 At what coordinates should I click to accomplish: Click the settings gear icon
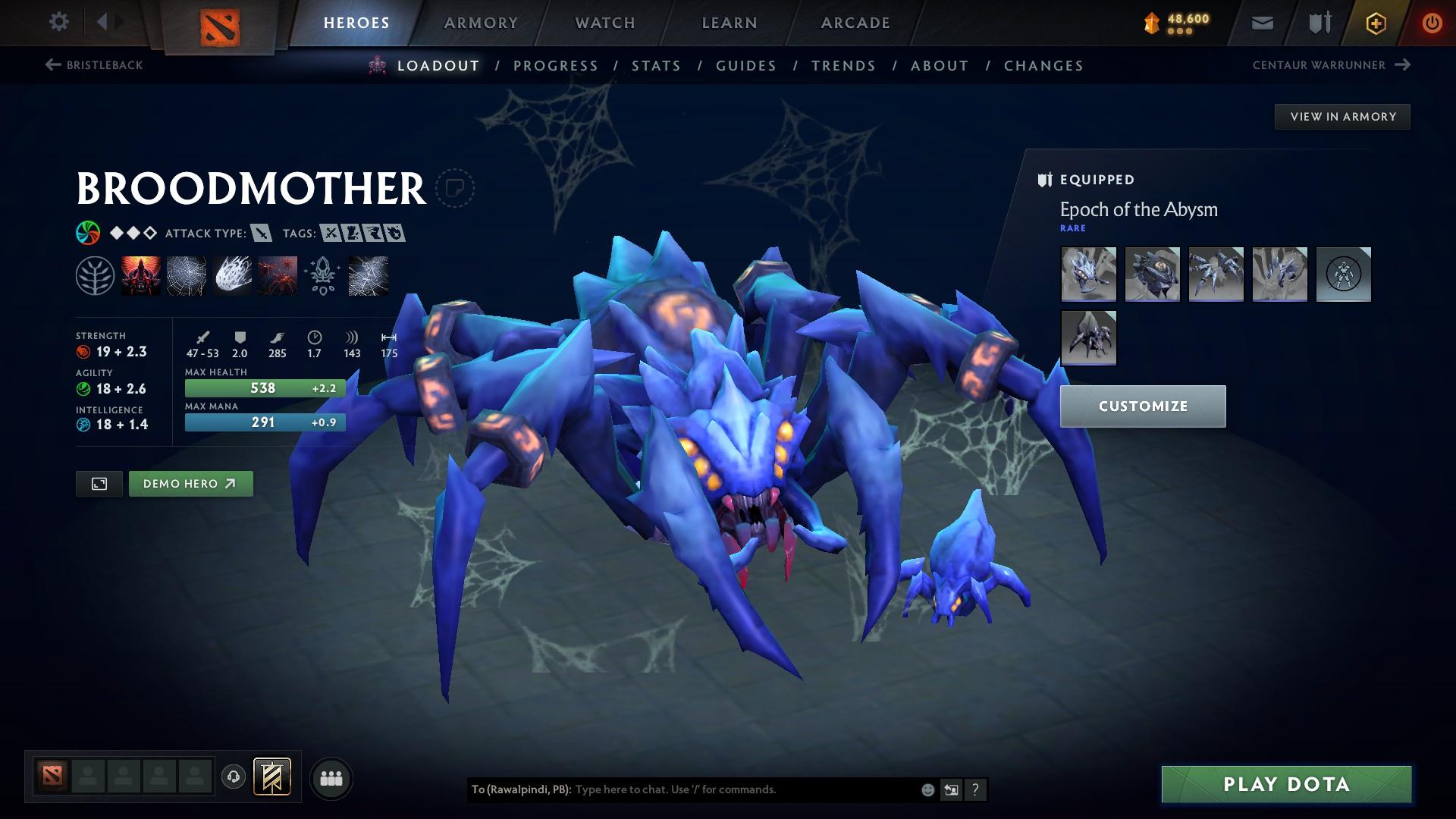click(58, 22)
